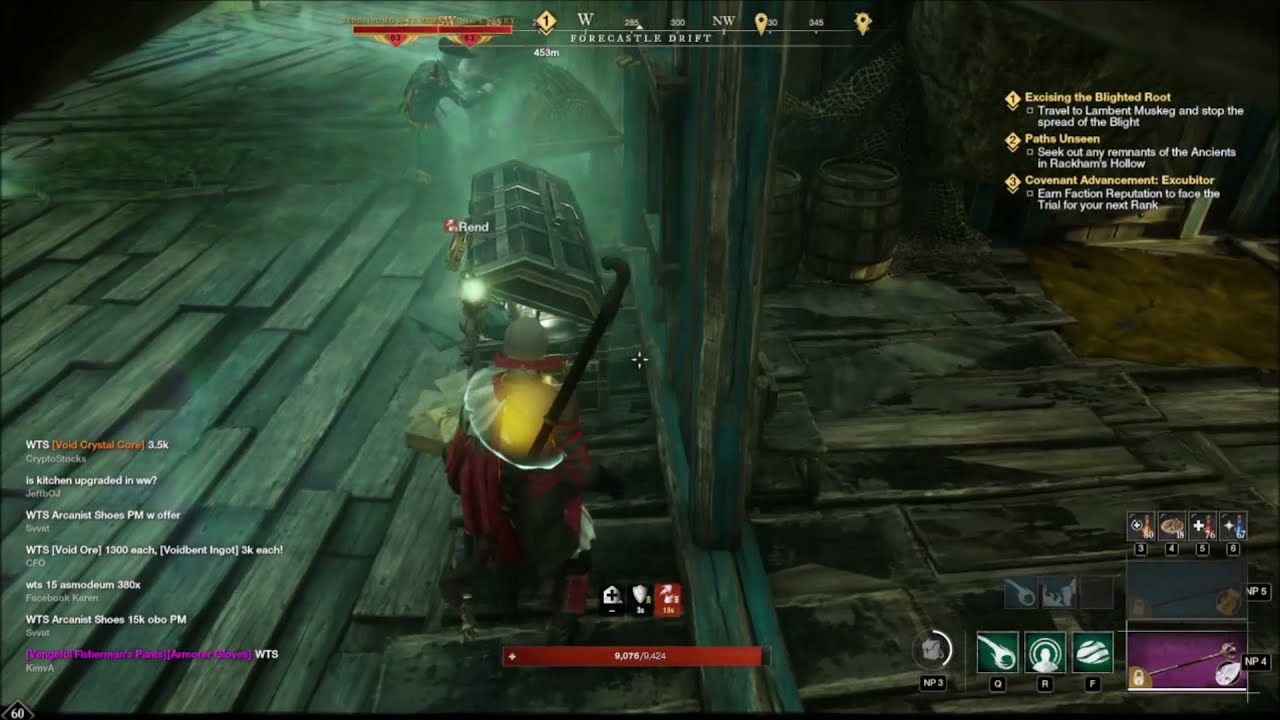Click the Rend debuff icon
This screenshot has height=720, width=1280.
click(x=451, y=227)
